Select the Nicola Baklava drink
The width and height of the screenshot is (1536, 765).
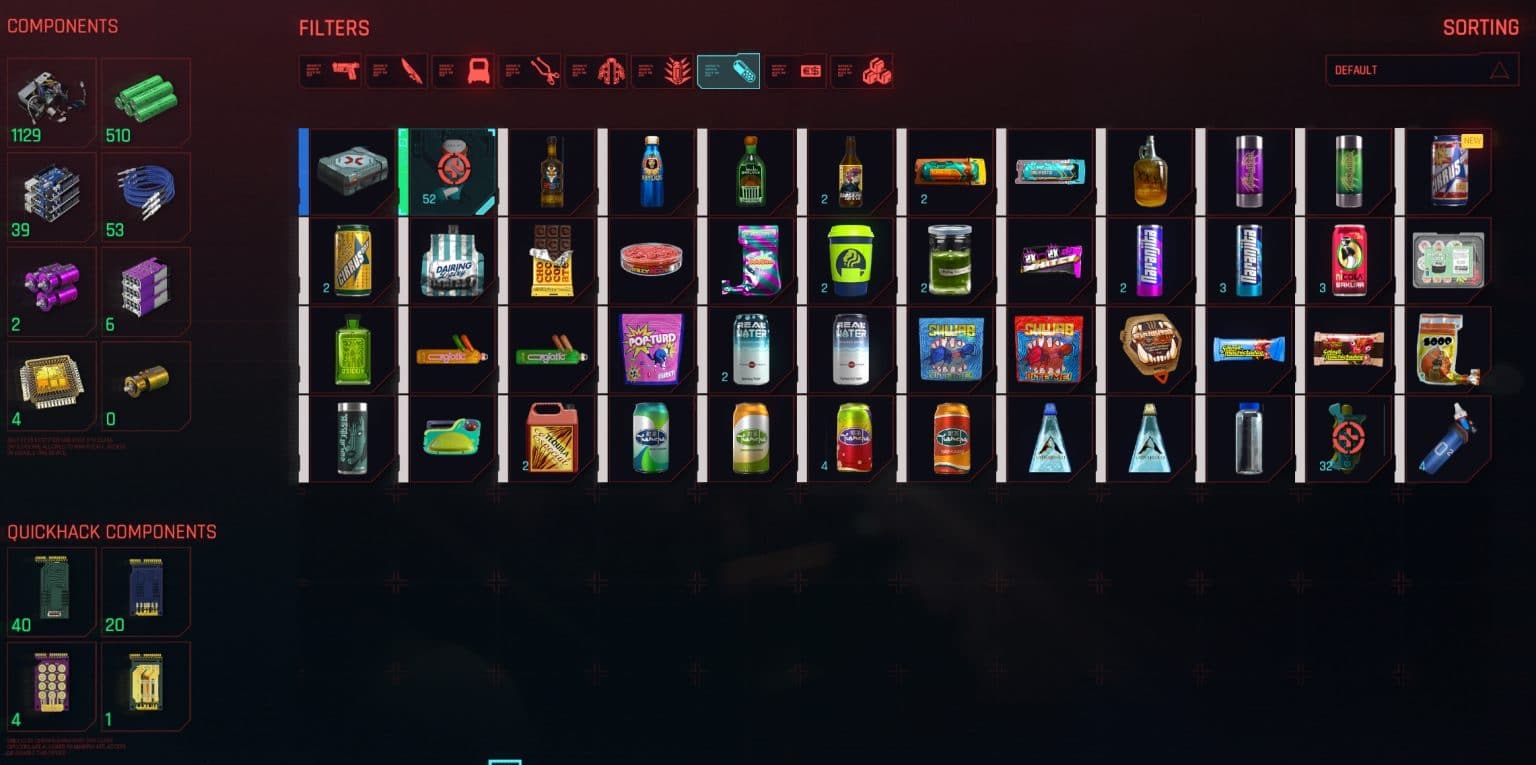click(1346, 260)
